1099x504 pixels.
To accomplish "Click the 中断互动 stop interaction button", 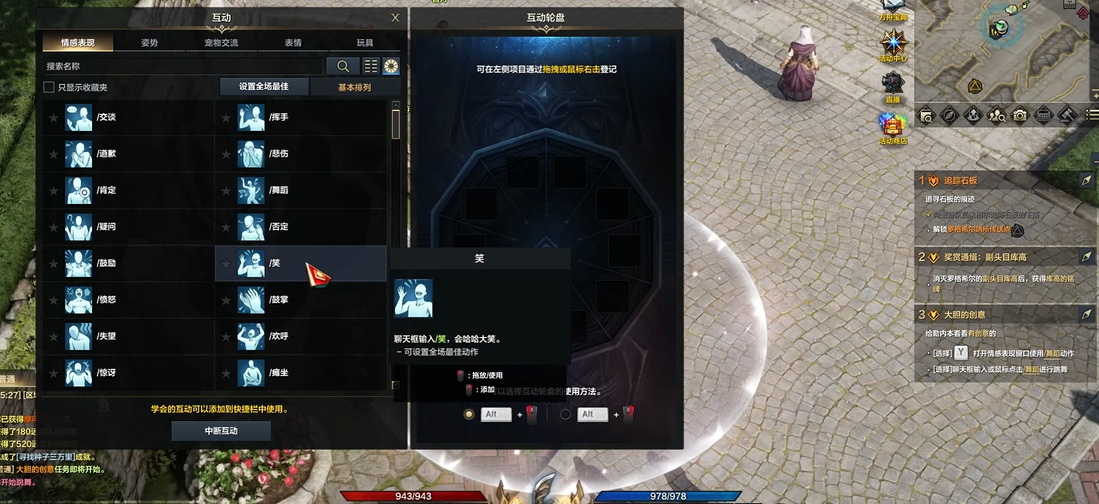I will click(221, 431).
